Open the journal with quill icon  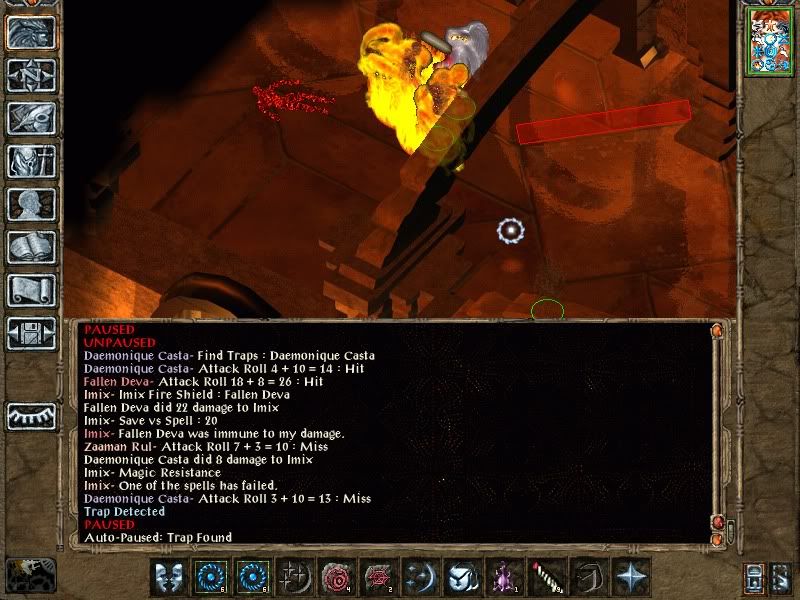coord(31,117)
